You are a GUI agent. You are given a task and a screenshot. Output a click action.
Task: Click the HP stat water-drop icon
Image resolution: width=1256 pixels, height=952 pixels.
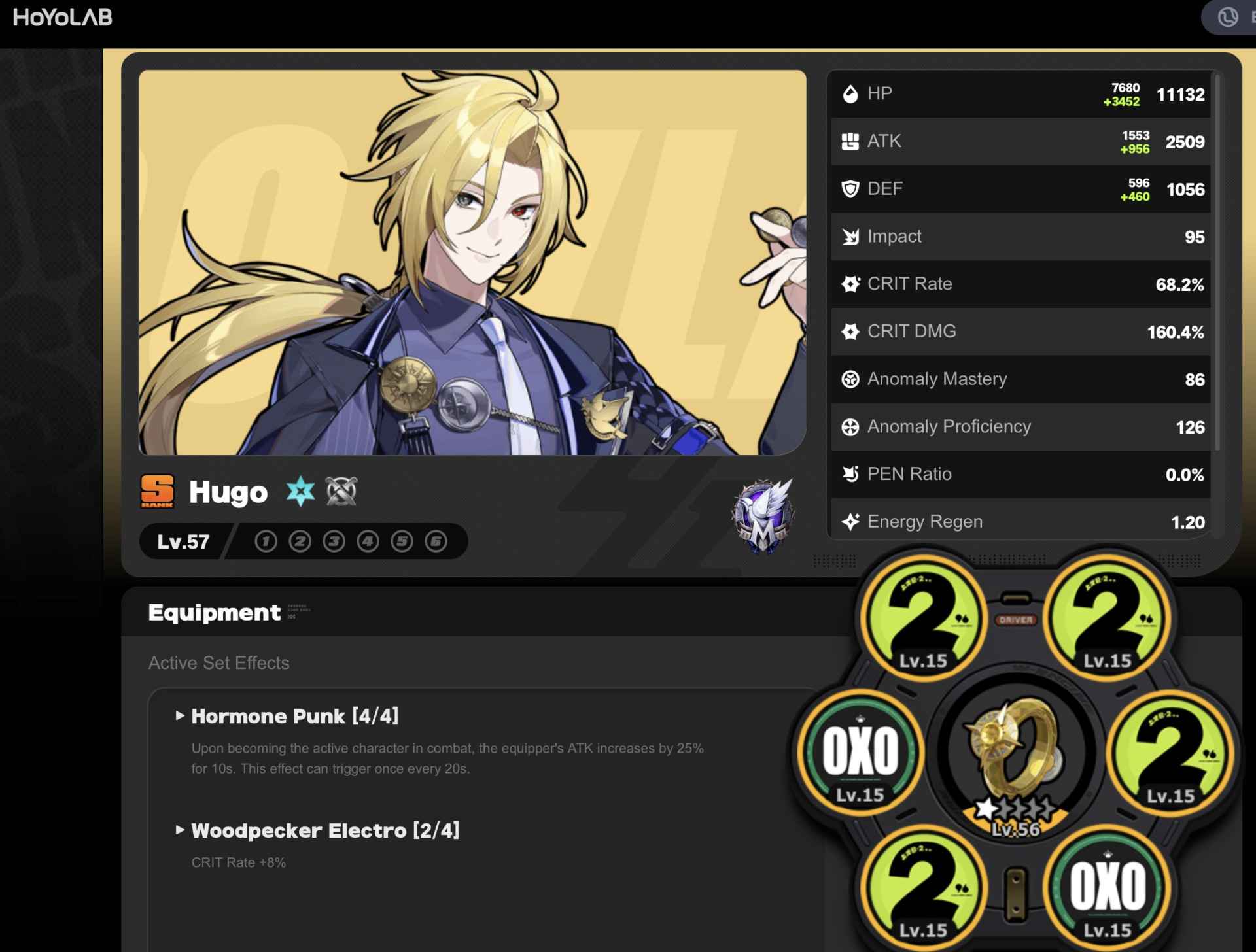(851, 93)
